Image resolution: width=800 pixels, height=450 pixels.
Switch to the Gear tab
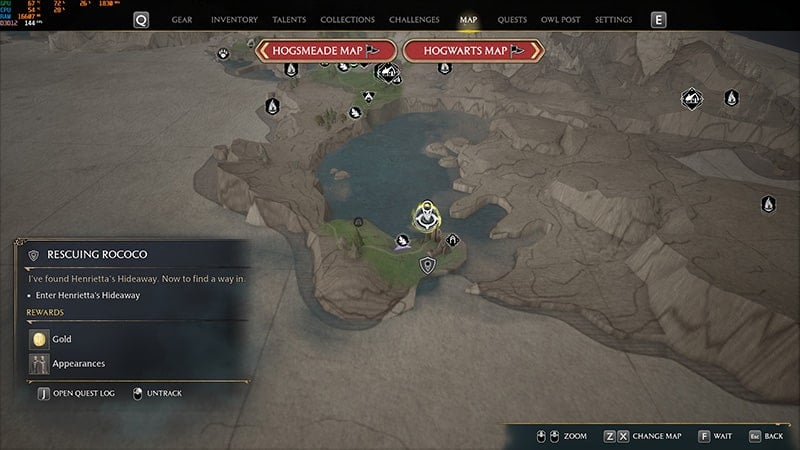(x=182, y=19)
